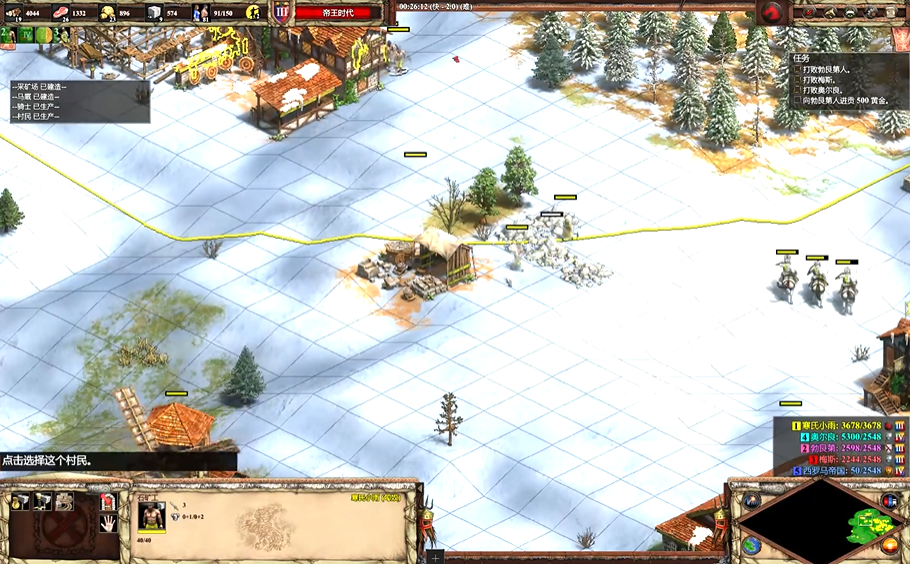Click the mountain signal button beside the minimap

(x=752, y=500)
